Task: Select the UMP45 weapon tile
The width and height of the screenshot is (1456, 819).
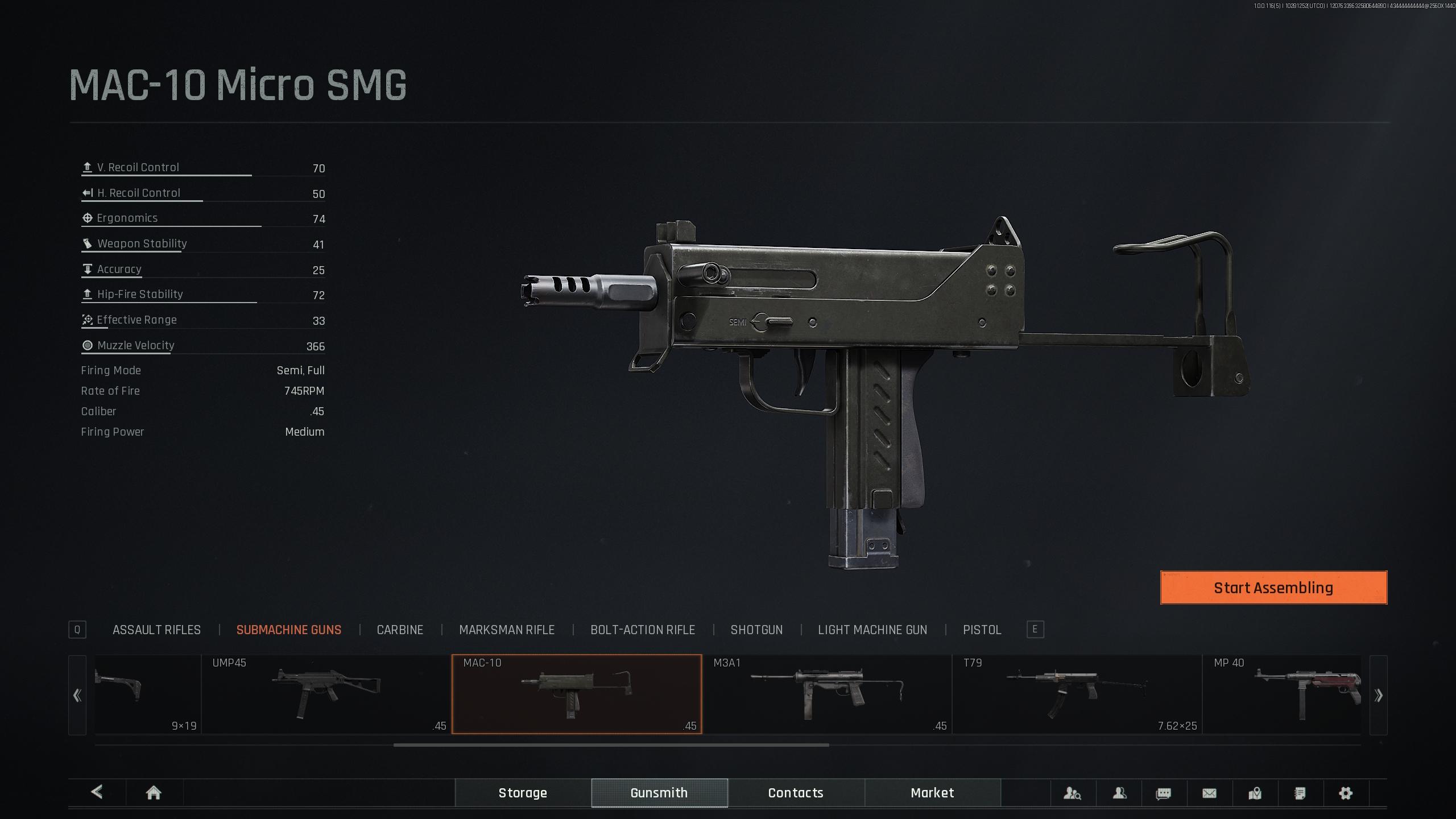Action: point(326,694)
